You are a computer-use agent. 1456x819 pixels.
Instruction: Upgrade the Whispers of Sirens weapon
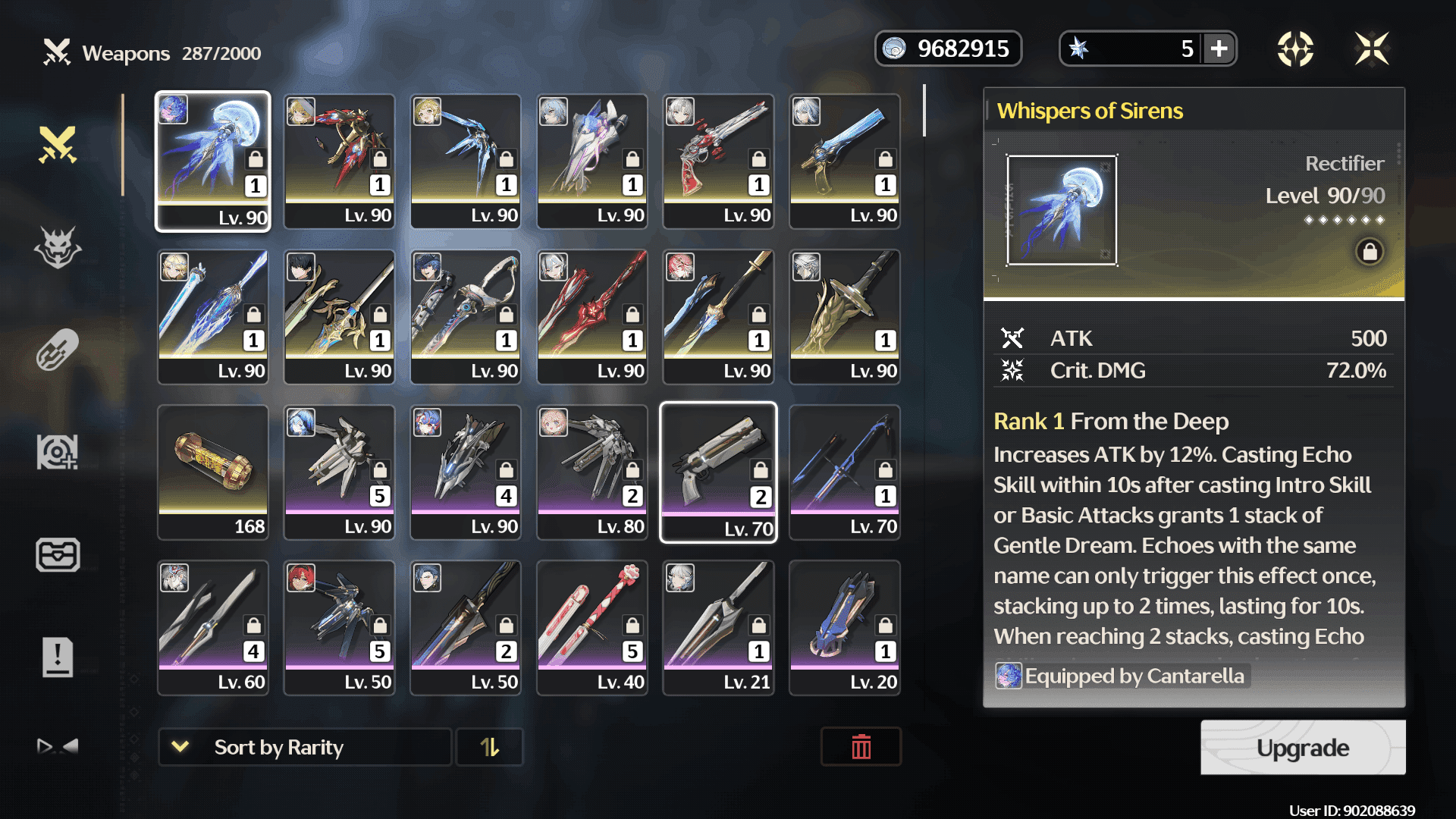click(x=1302, y=748)
